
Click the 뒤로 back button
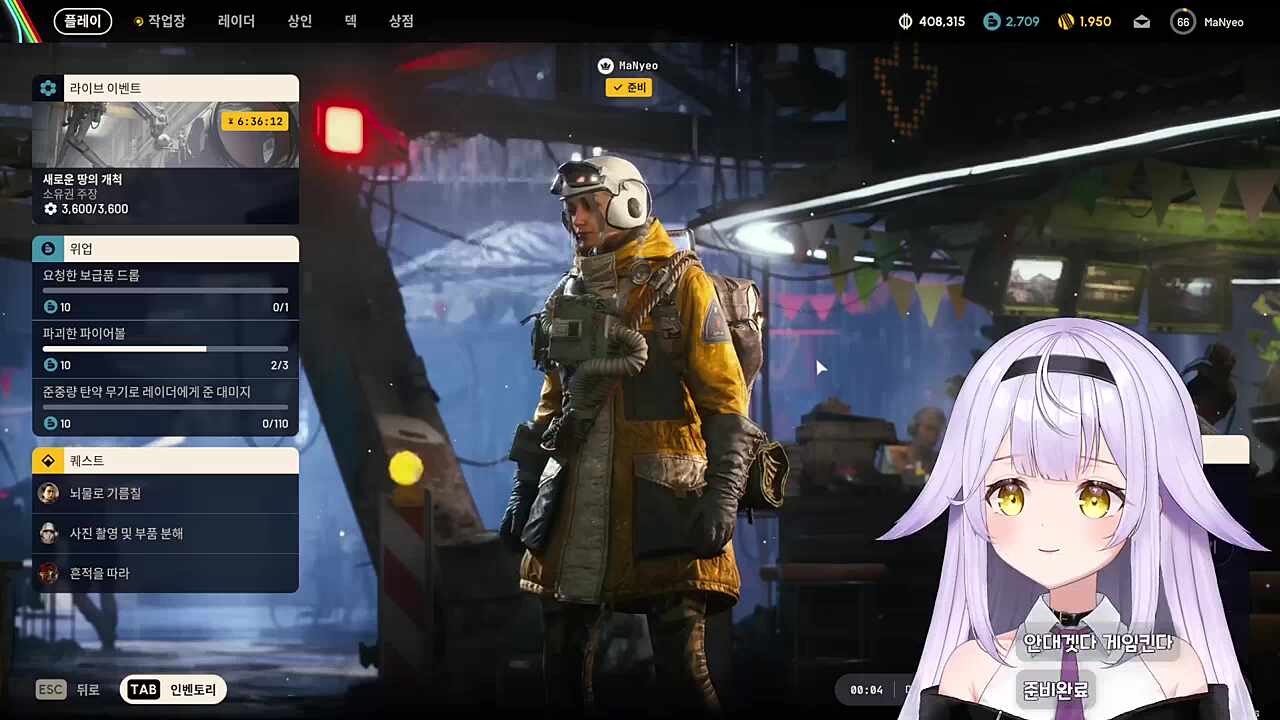tap(68, 689)
